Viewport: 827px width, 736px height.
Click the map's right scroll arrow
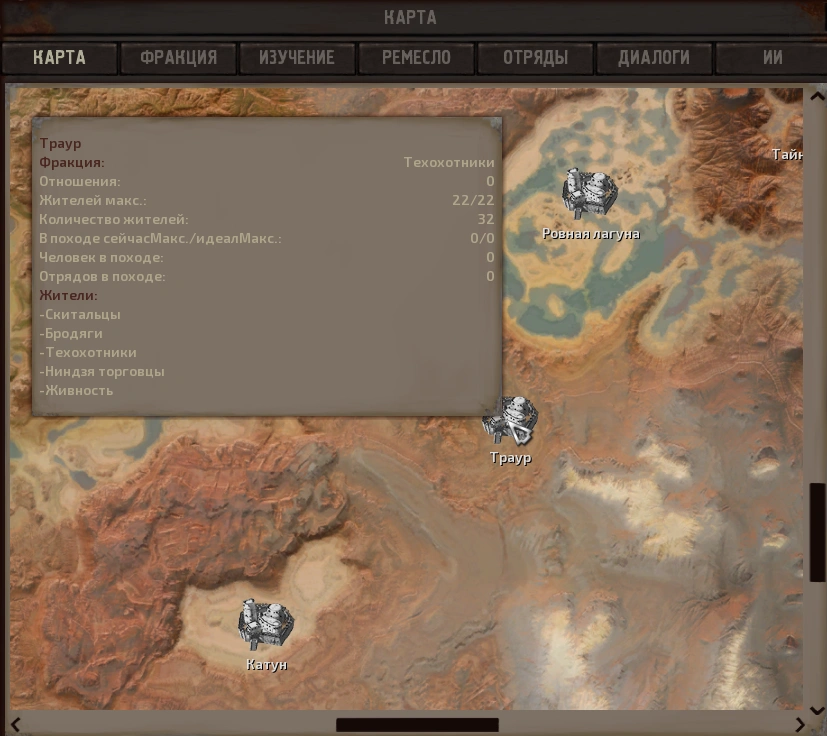click(800, 725)
